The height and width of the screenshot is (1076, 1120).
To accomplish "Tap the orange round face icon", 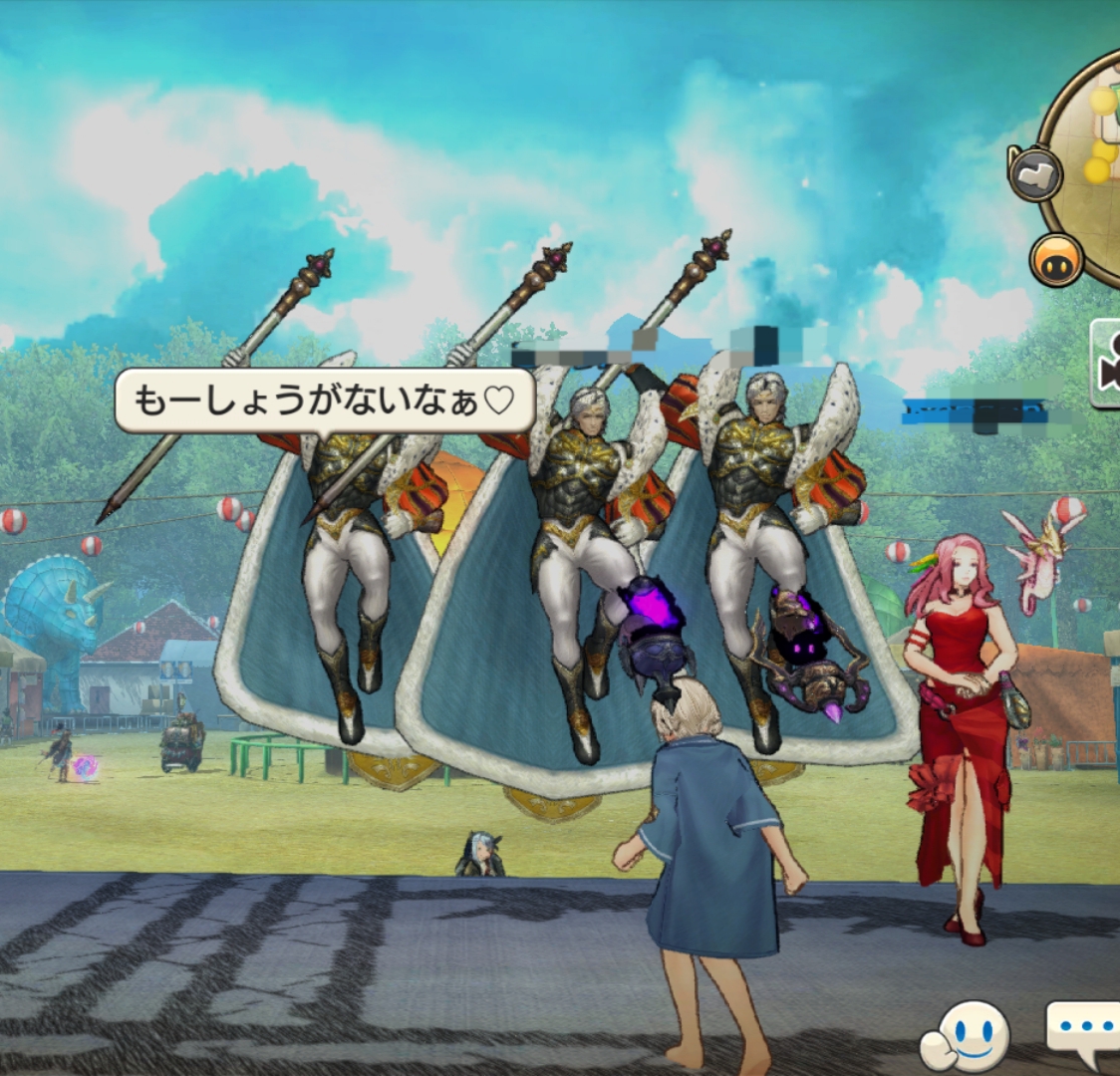I will pyautogui.click(x=1056, y=259).
